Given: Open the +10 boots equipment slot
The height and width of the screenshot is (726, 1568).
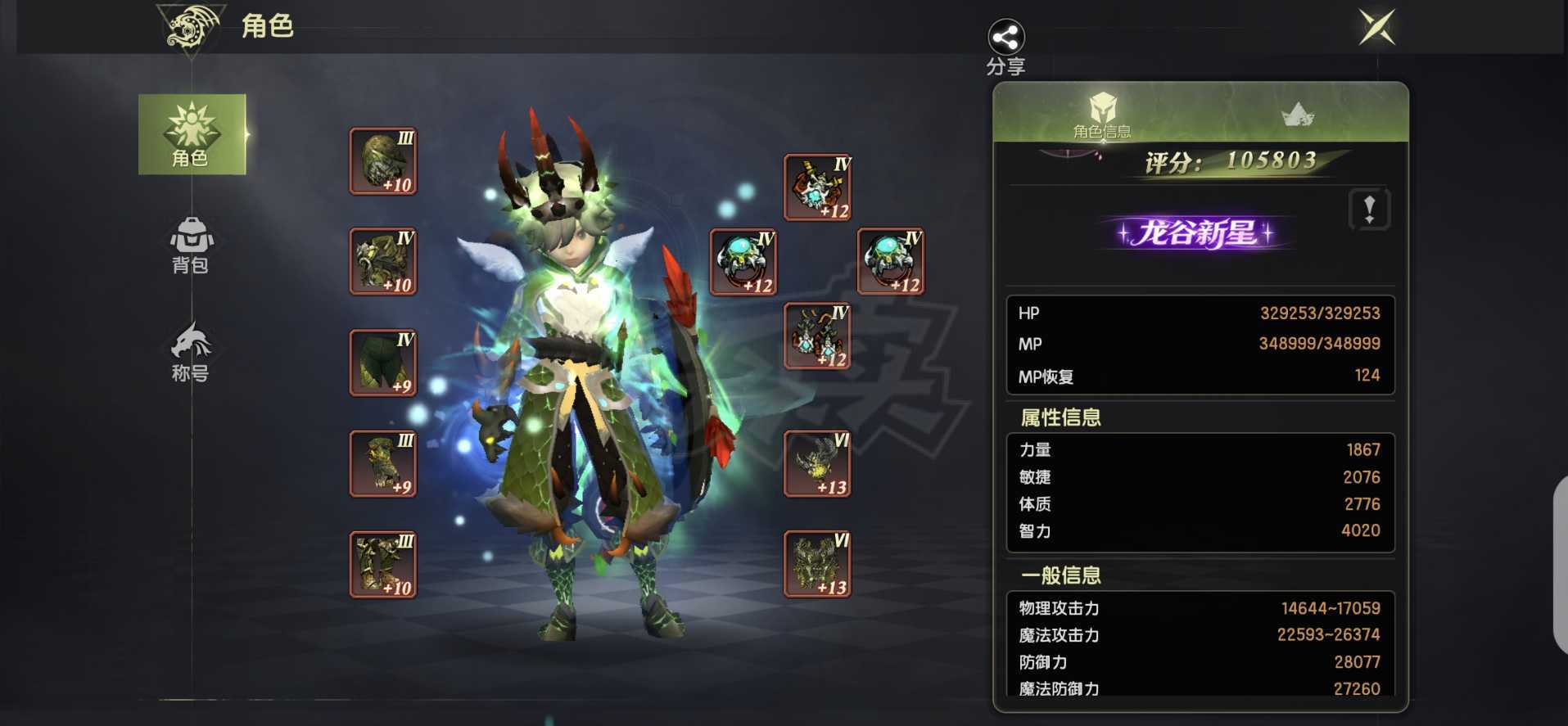Looking at the screenshot, I should [382, 563].
